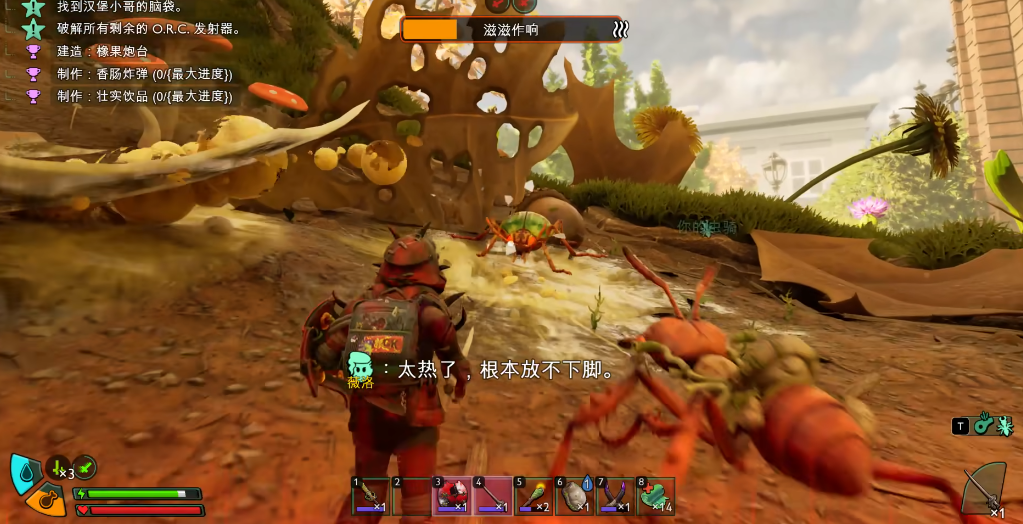Click the bow weapon icon in the corner
Image resolution: width=1023 pixels, height=524 pixels.
tap(985, 490)
